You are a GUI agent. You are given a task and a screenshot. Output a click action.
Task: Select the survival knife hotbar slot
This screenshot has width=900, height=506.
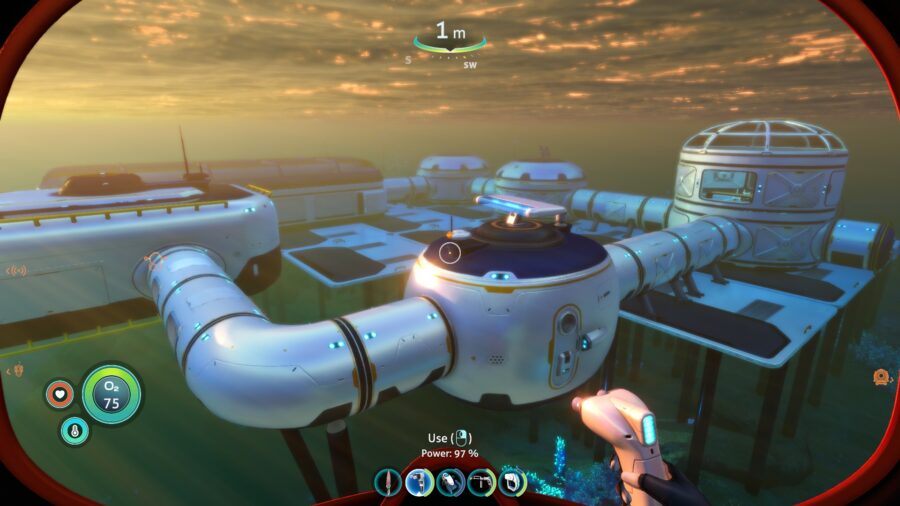388,482
